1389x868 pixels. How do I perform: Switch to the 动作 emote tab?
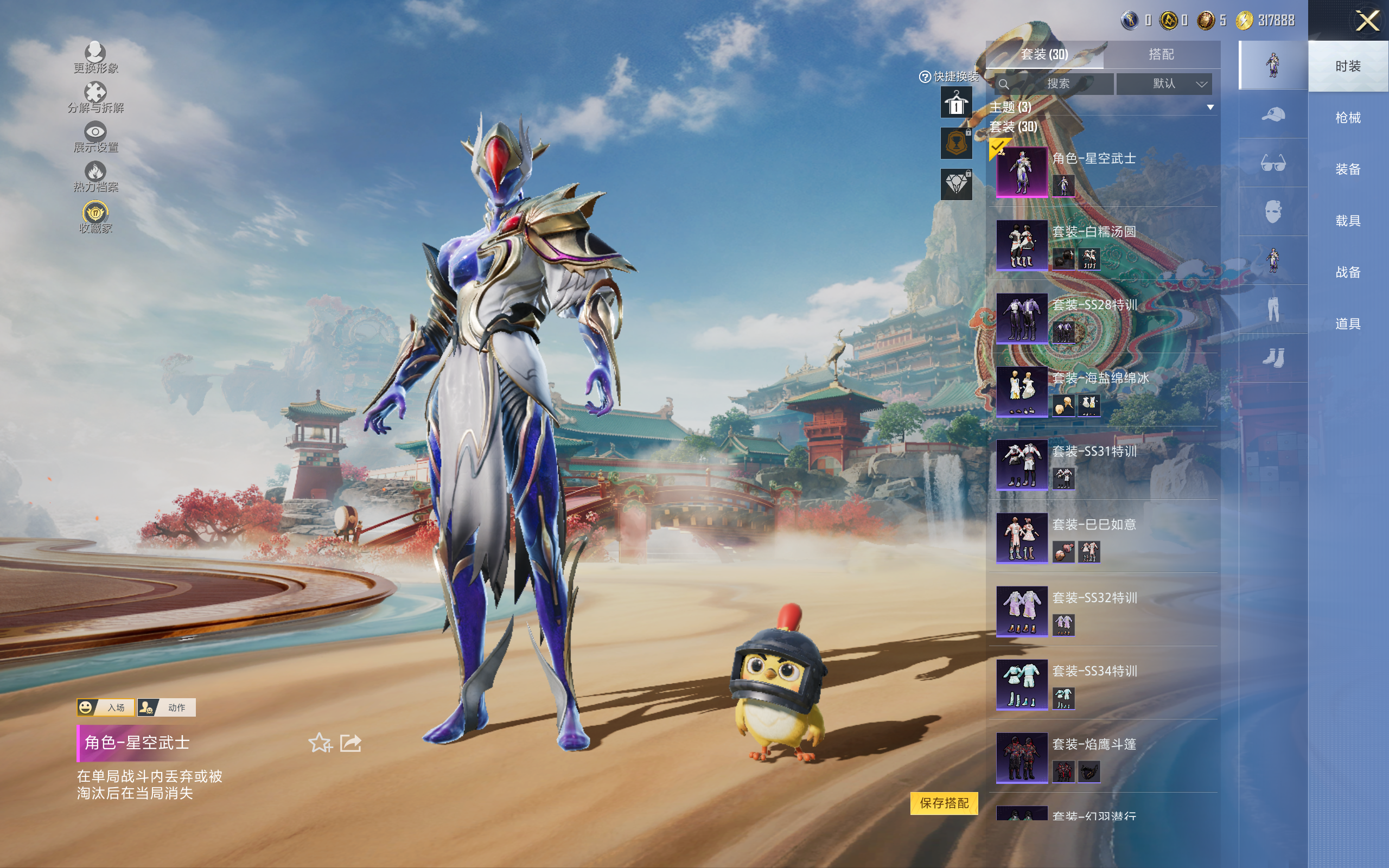pos(167,707)
